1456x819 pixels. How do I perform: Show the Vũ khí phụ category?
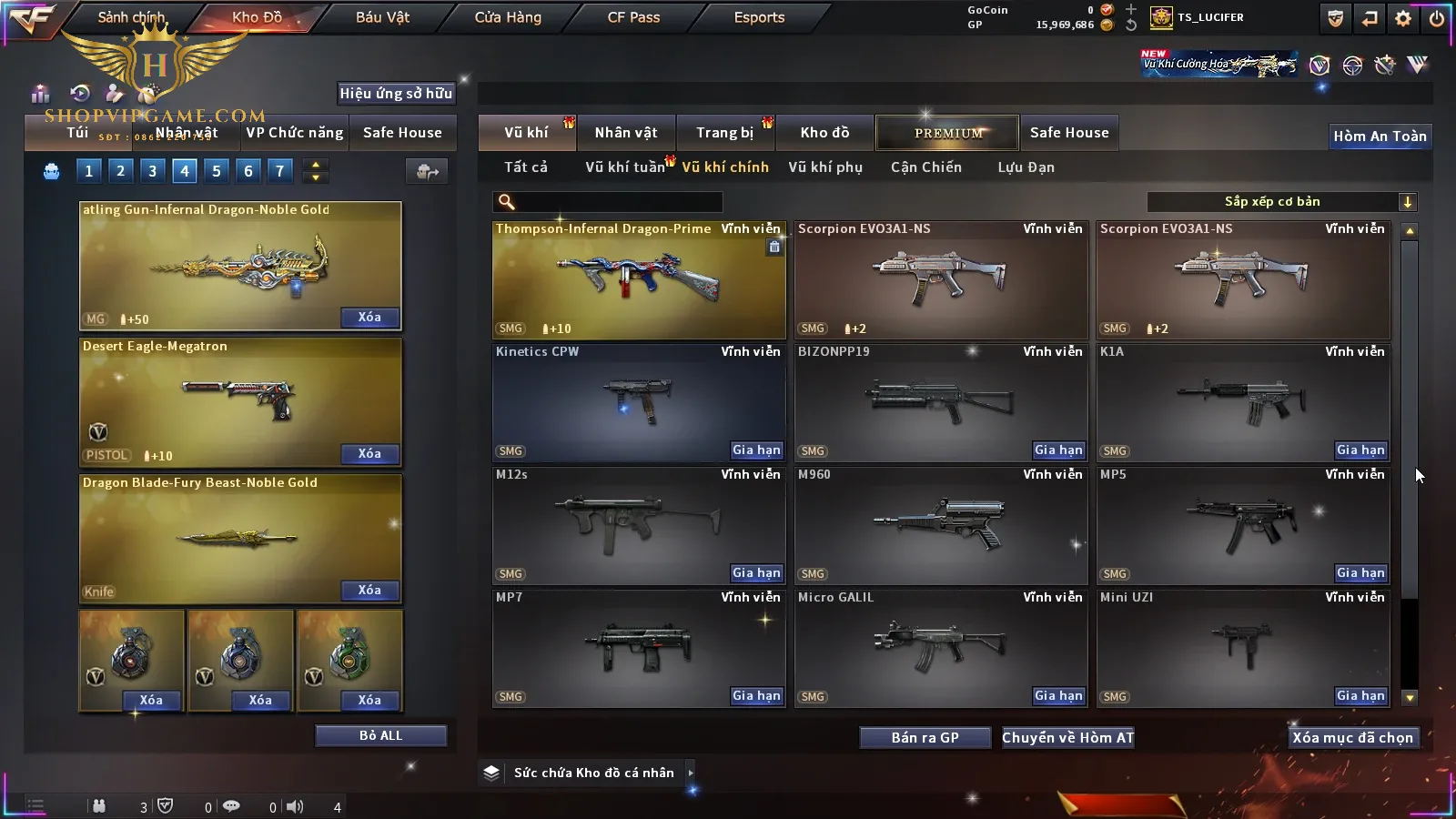pyautogui.click(x=824, y=167)
